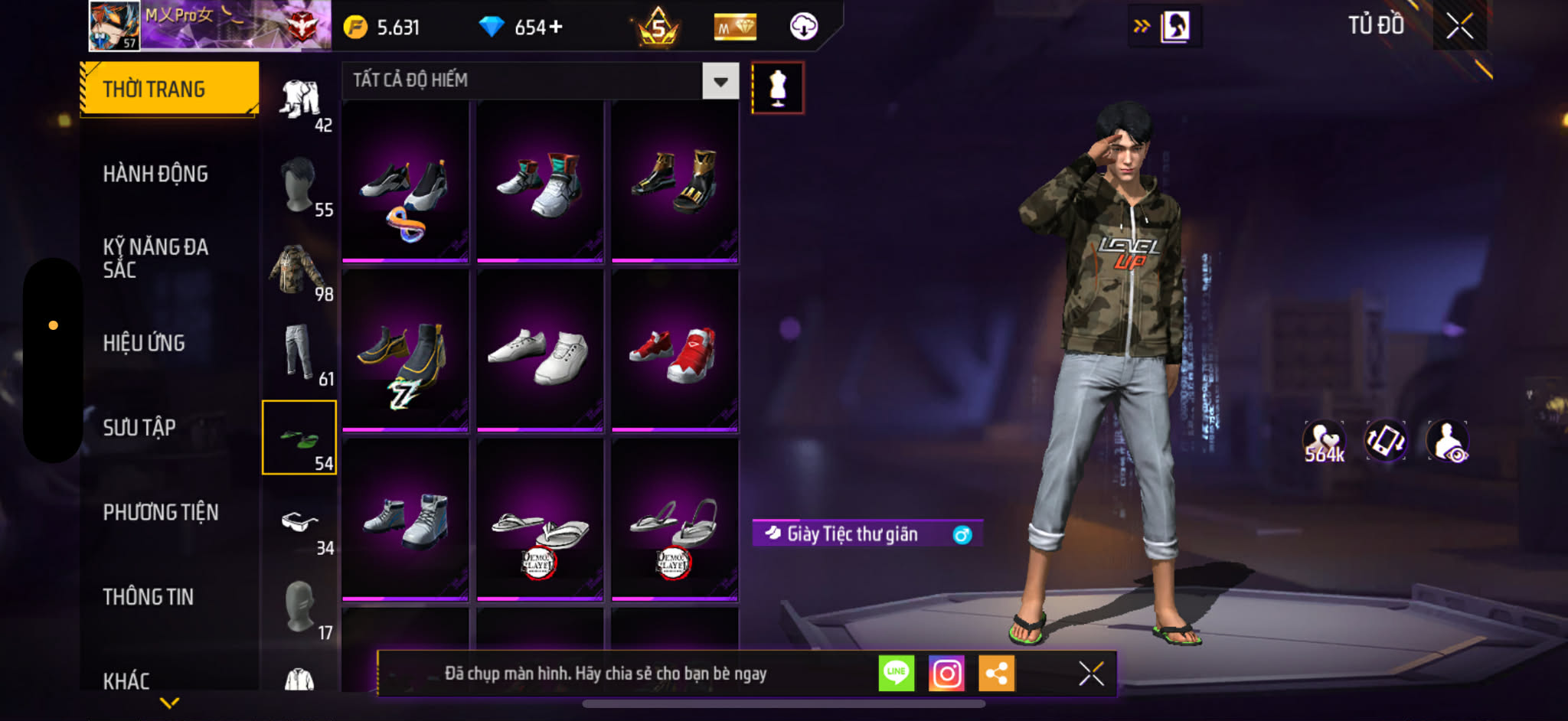Open the Thông Tin tab
The image size is (1568, 721).
149,597
